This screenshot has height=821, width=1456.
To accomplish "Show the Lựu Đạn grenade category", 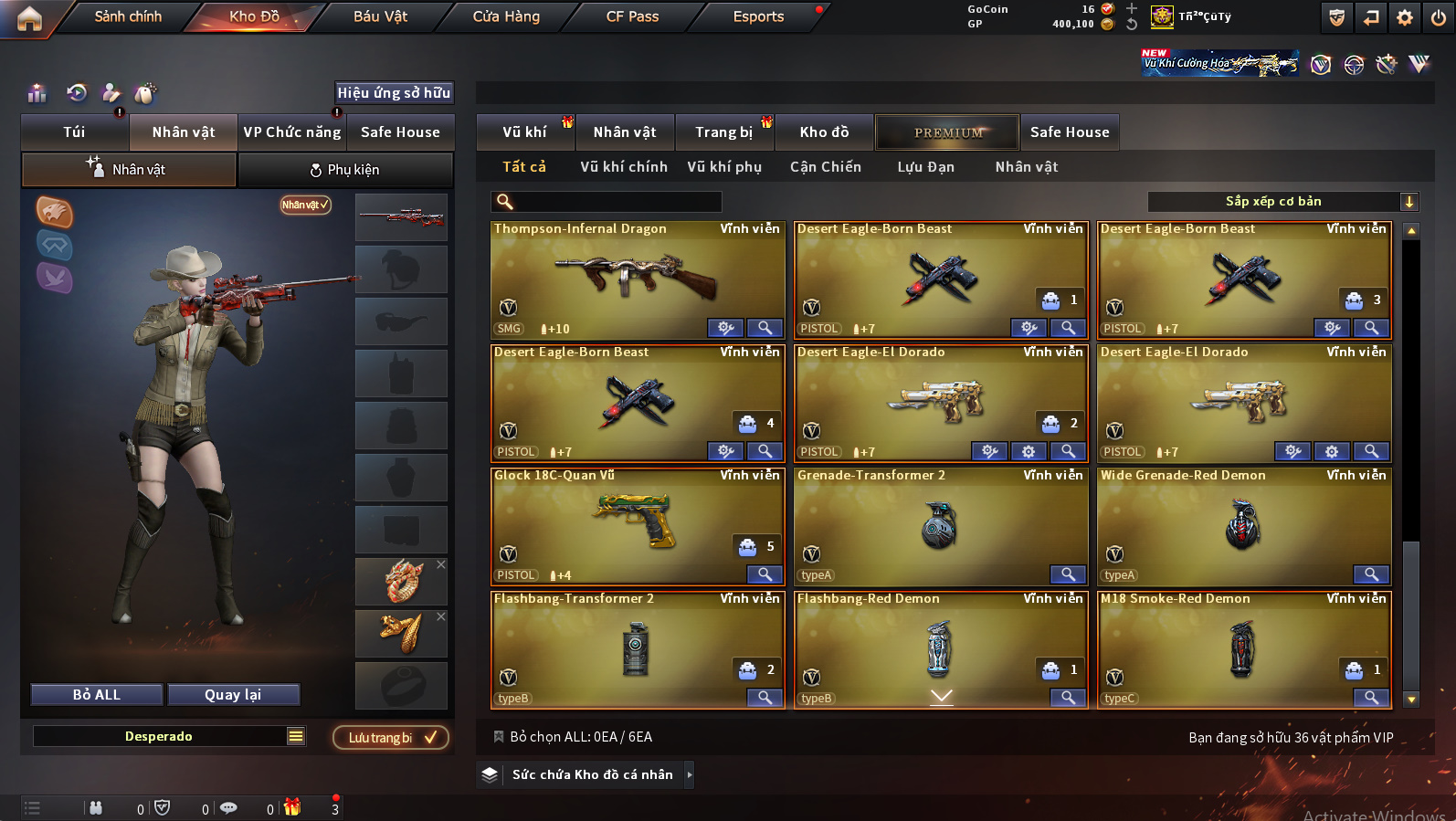I will click(925, 167).
